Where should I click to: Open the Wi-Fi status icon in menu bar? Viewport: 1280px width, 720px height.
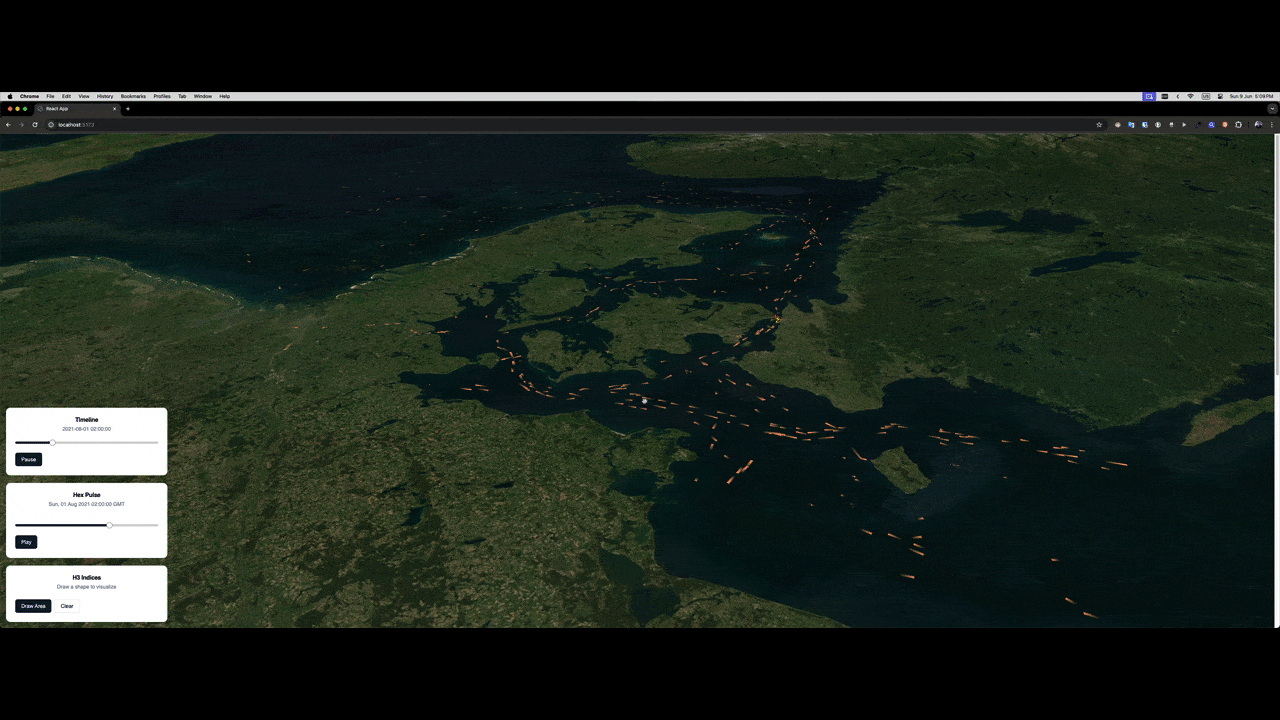(1192, 96)
